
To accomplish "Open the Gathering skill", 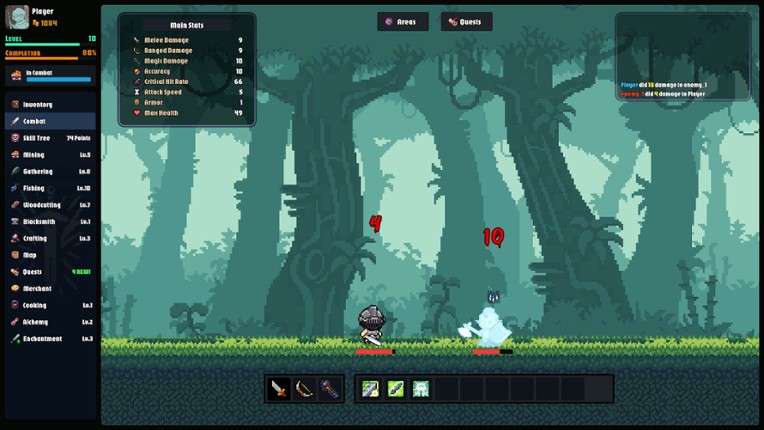I will point(39,171).
